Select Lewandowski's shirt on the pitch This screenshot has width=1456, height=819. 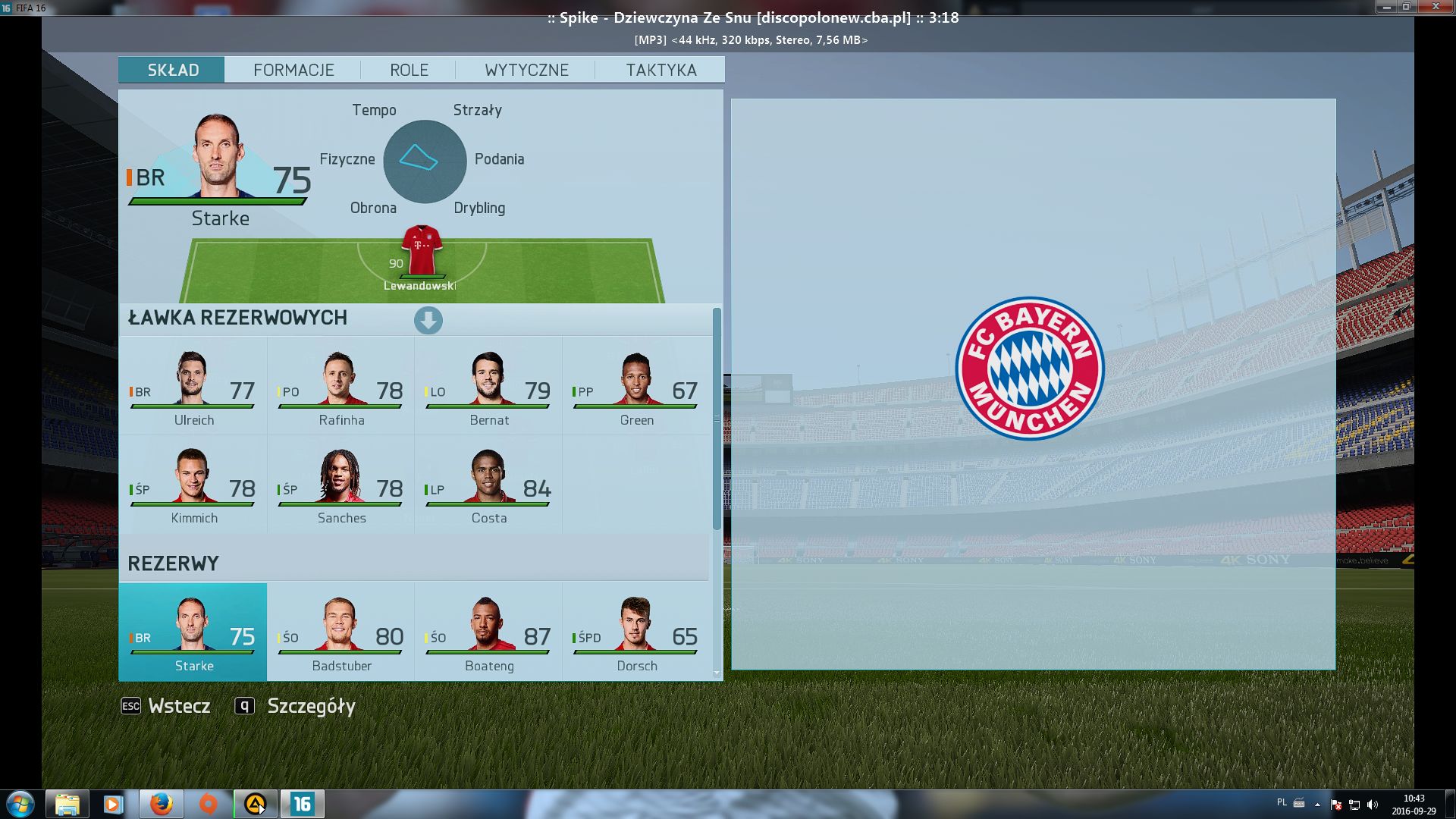(x=421, y=252)
